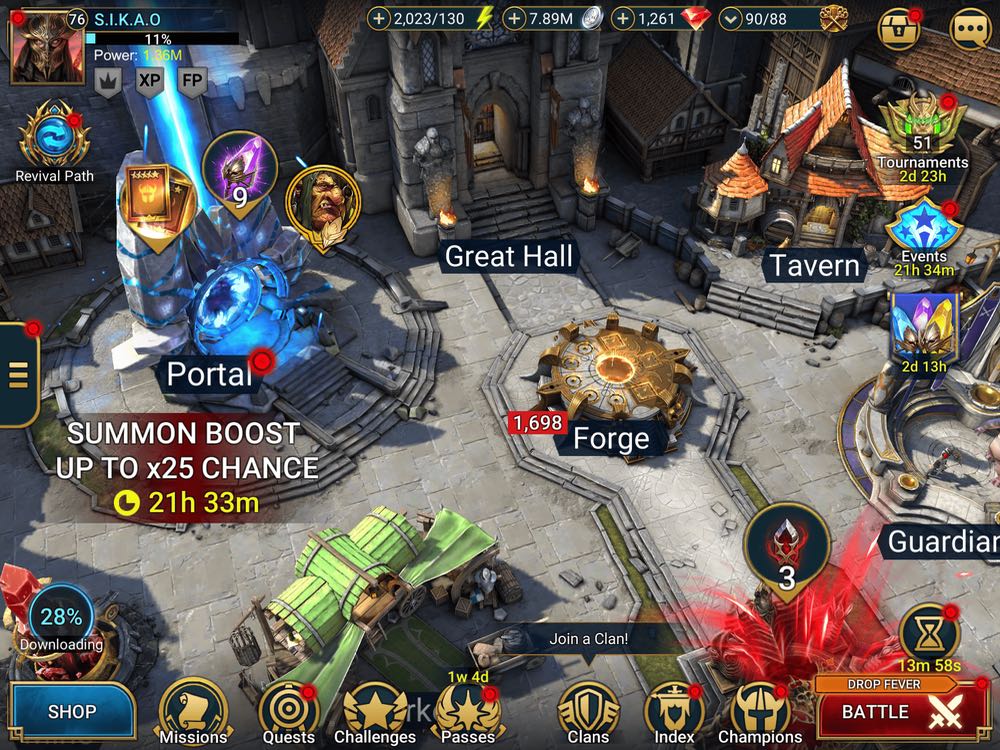
Task: Add gems using the plus button
Action: point(622,19)
